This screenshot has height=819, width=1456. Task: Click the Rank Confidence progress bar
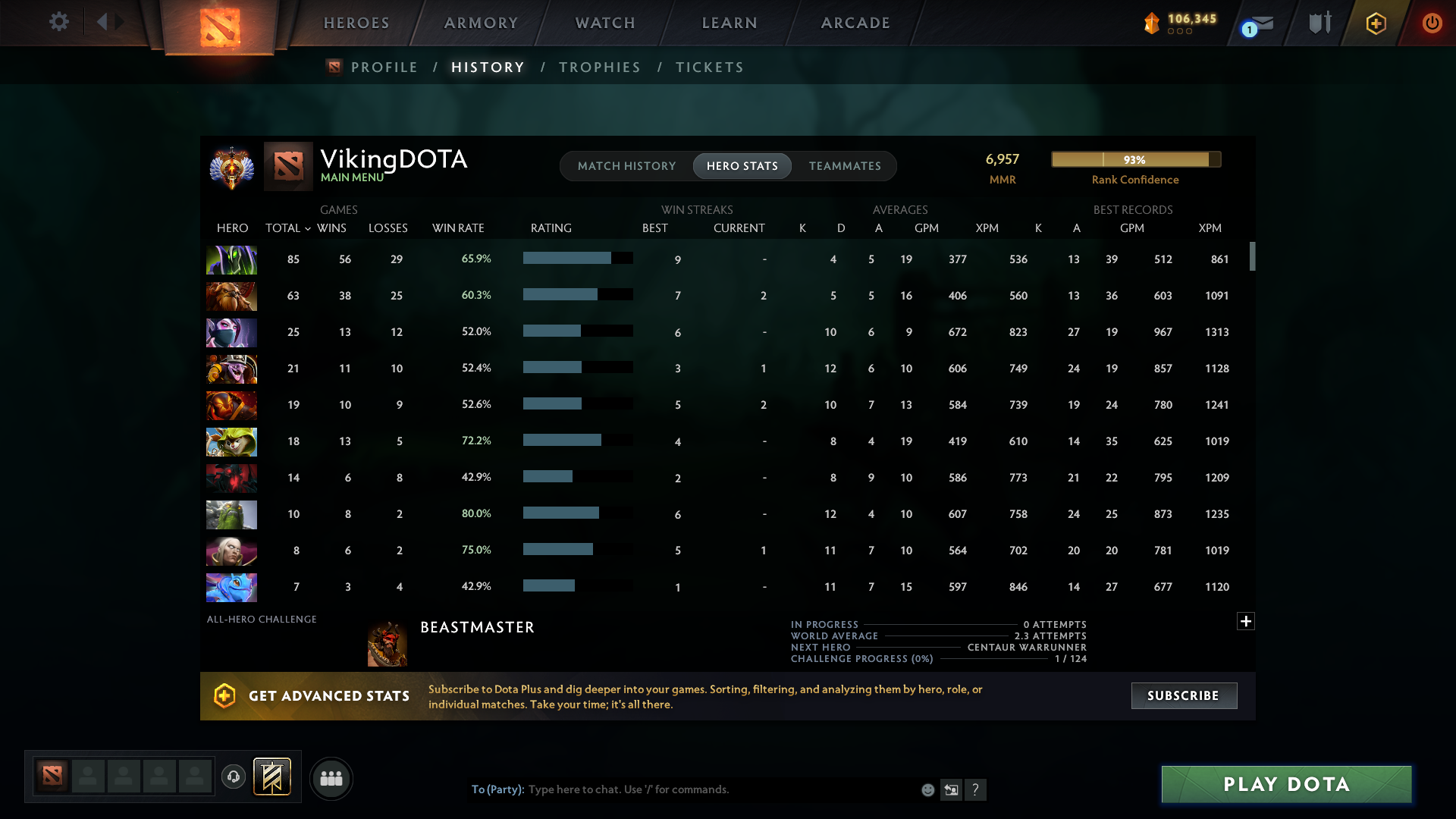(1135, 159)
